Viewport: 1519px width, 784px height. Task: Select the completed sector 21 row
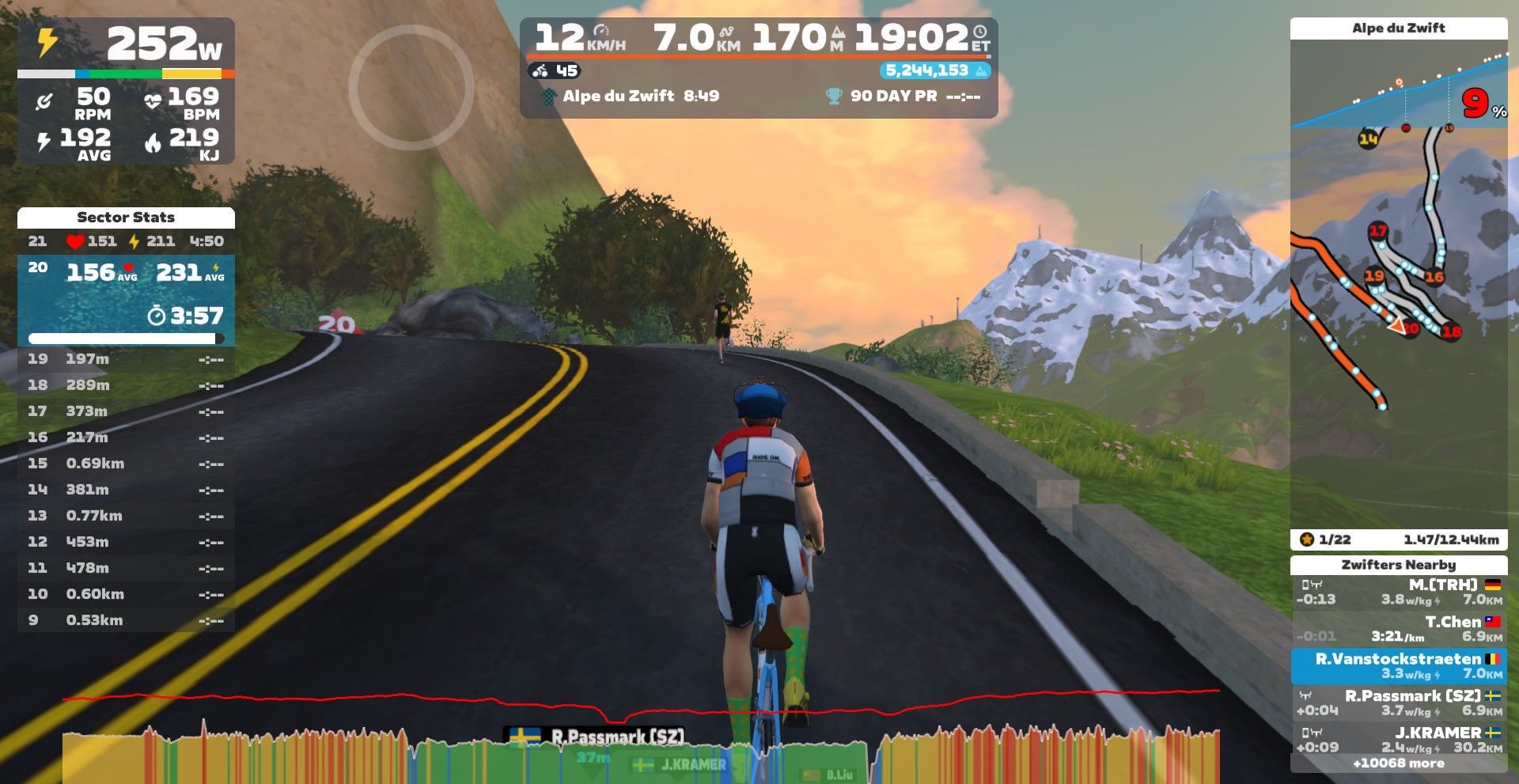click(x=126, y=241)
